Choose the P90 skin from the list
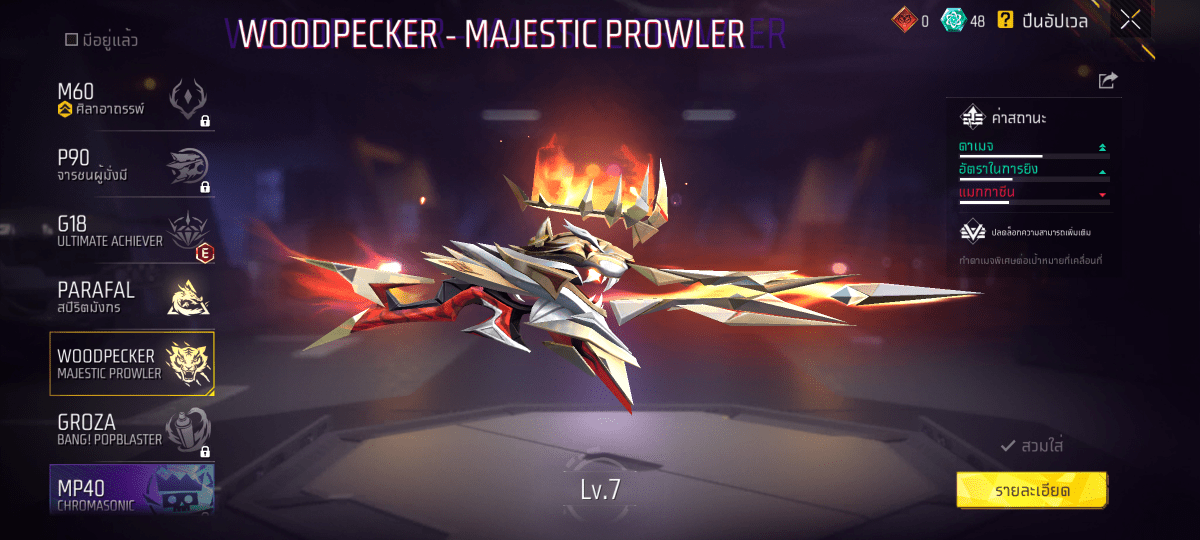The image size is (1200, 540). click(132, 168)
